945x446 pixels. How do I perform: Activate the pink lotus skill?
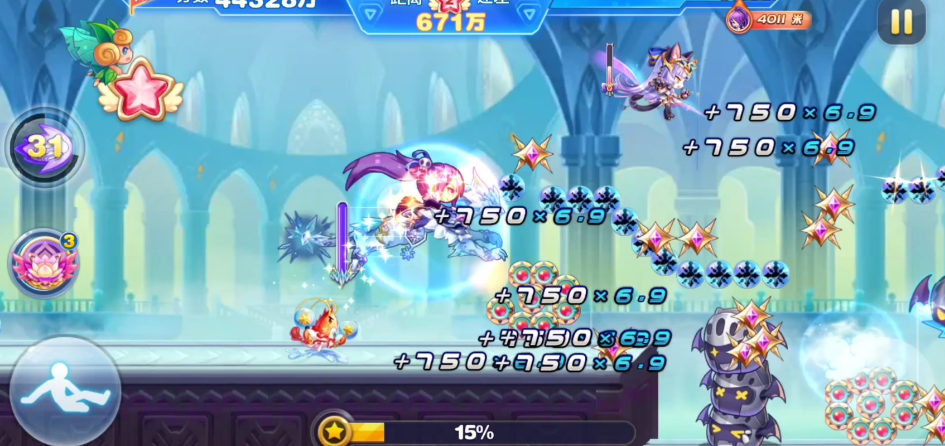point(42,263)
